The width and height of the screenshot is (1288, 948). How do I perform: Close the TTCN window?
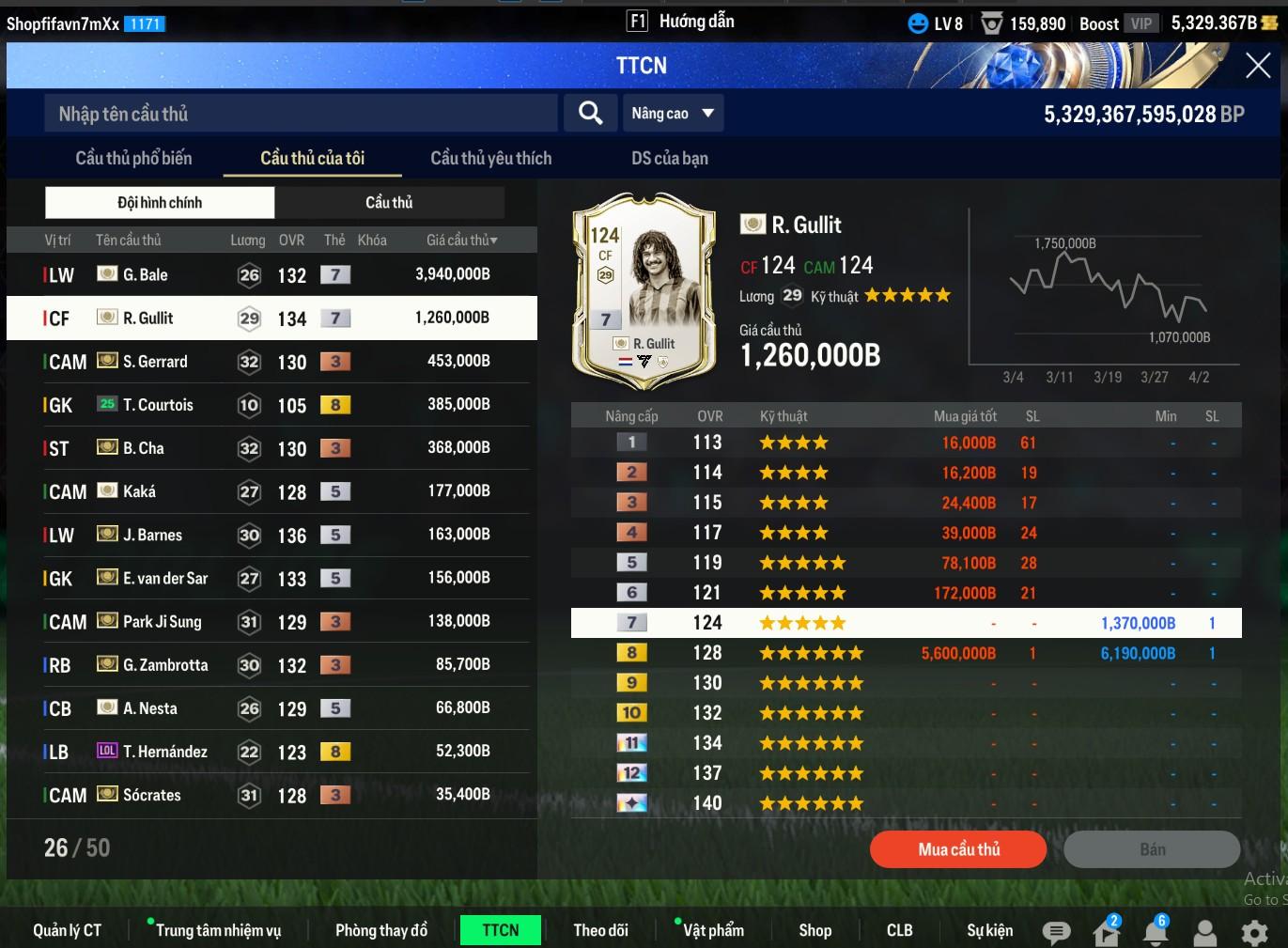[x=1257, y=66]
